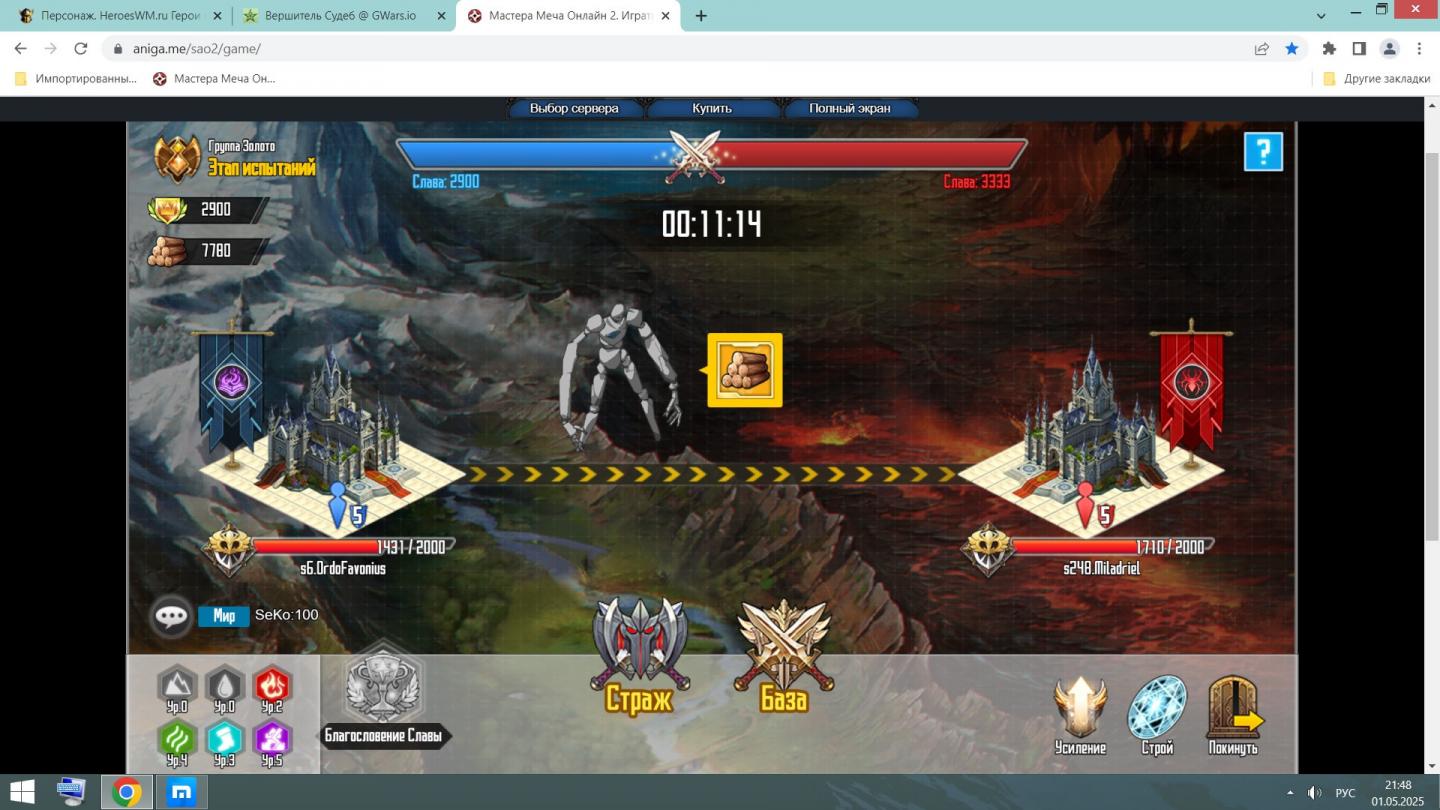Activate the red fire element icon

click(x=272, y=685)
